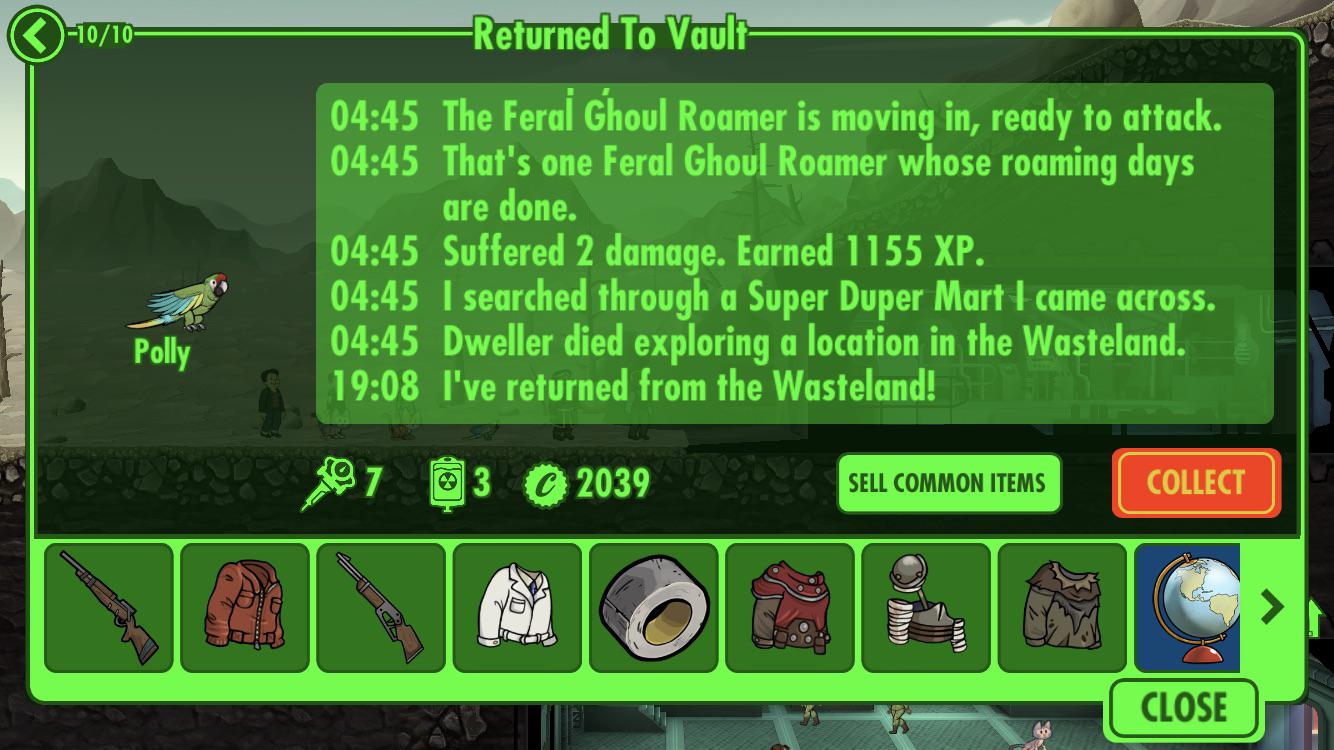Expand more loot with the right arrow
This screenshot has height=750, width=1334.
tap(1273, 606)
